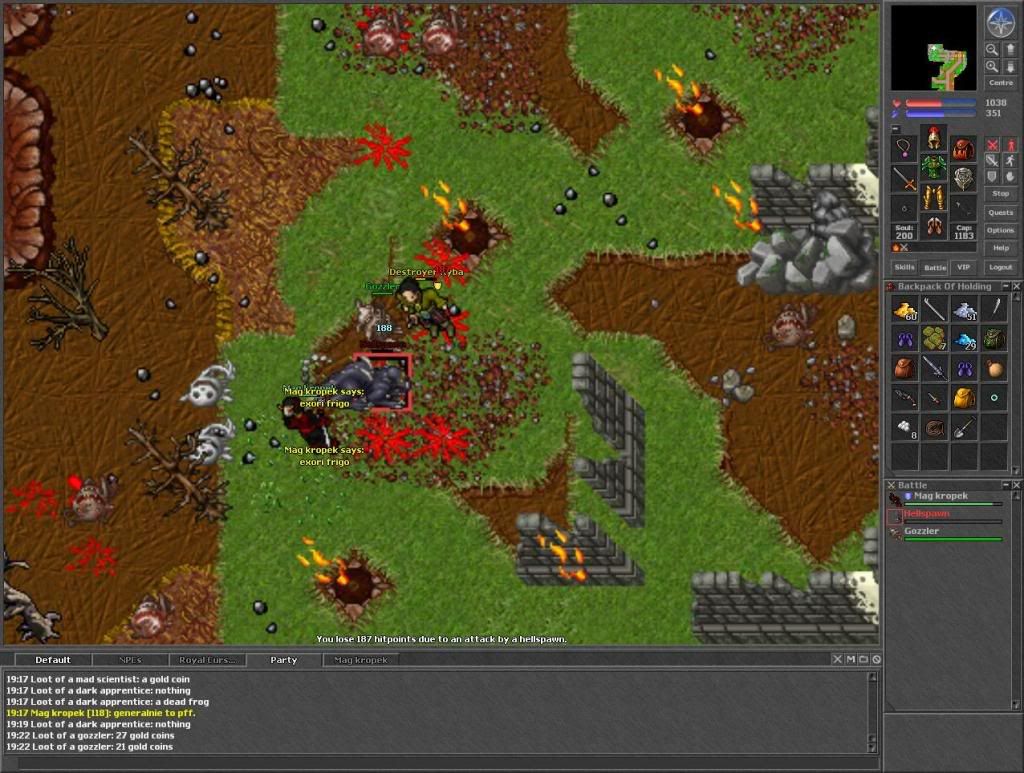The width and height of the screenshot is (1024, 773).
Task: Open the Options menu
Action: coord(1000,230)
